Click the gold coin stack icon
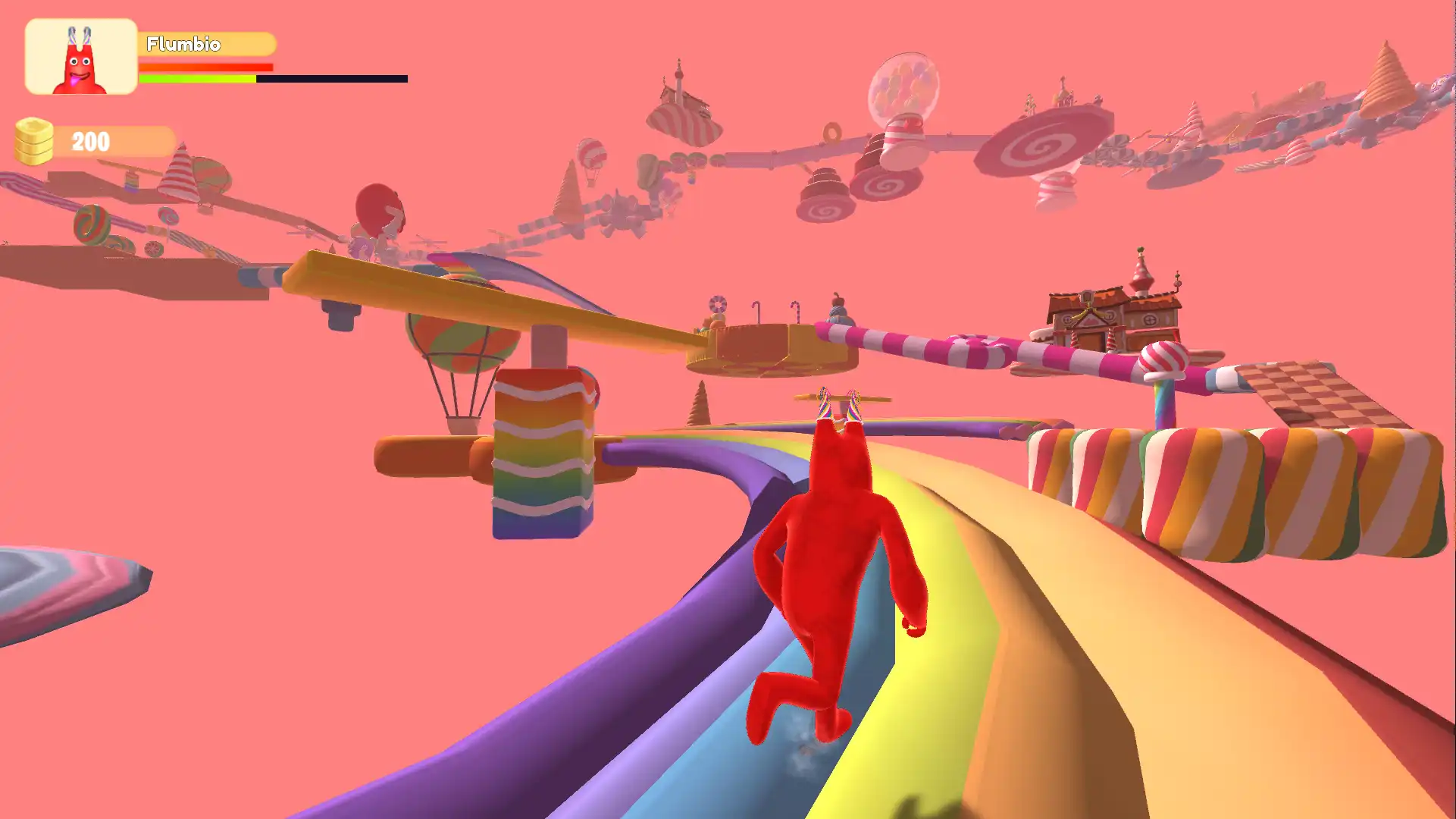Viewport: 1456px width, 819px height. pyautogui.click(x=34, y=141)
